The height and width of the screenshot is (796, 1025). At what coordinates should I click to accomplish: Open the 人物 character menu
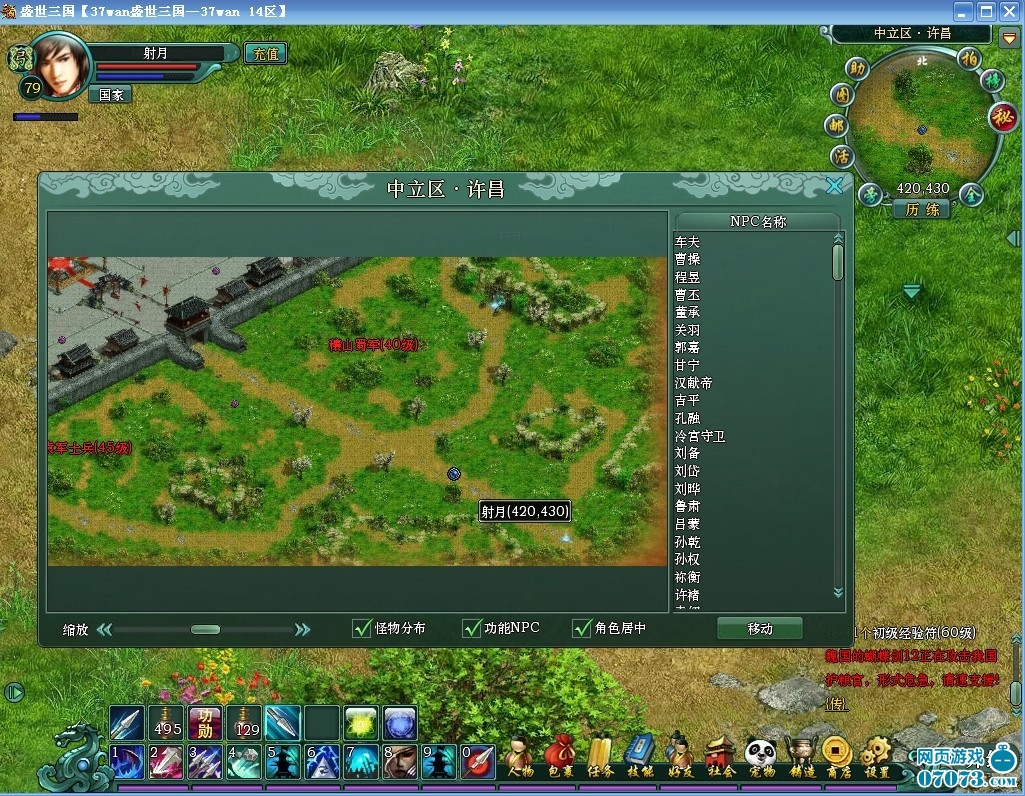point(520,757)
